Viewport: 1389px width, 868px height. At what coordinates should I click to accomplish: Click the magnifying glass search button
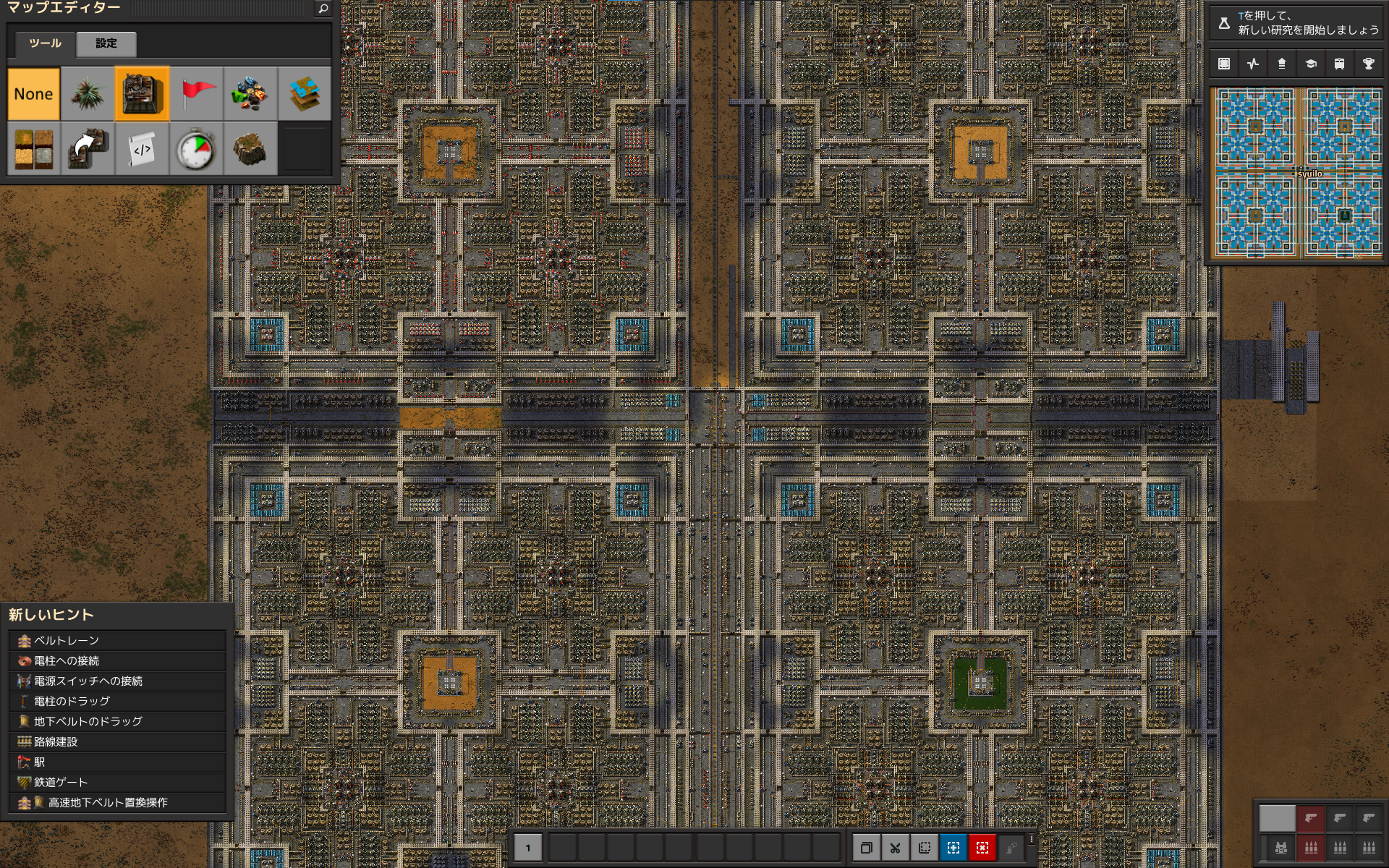pos(323,9)
